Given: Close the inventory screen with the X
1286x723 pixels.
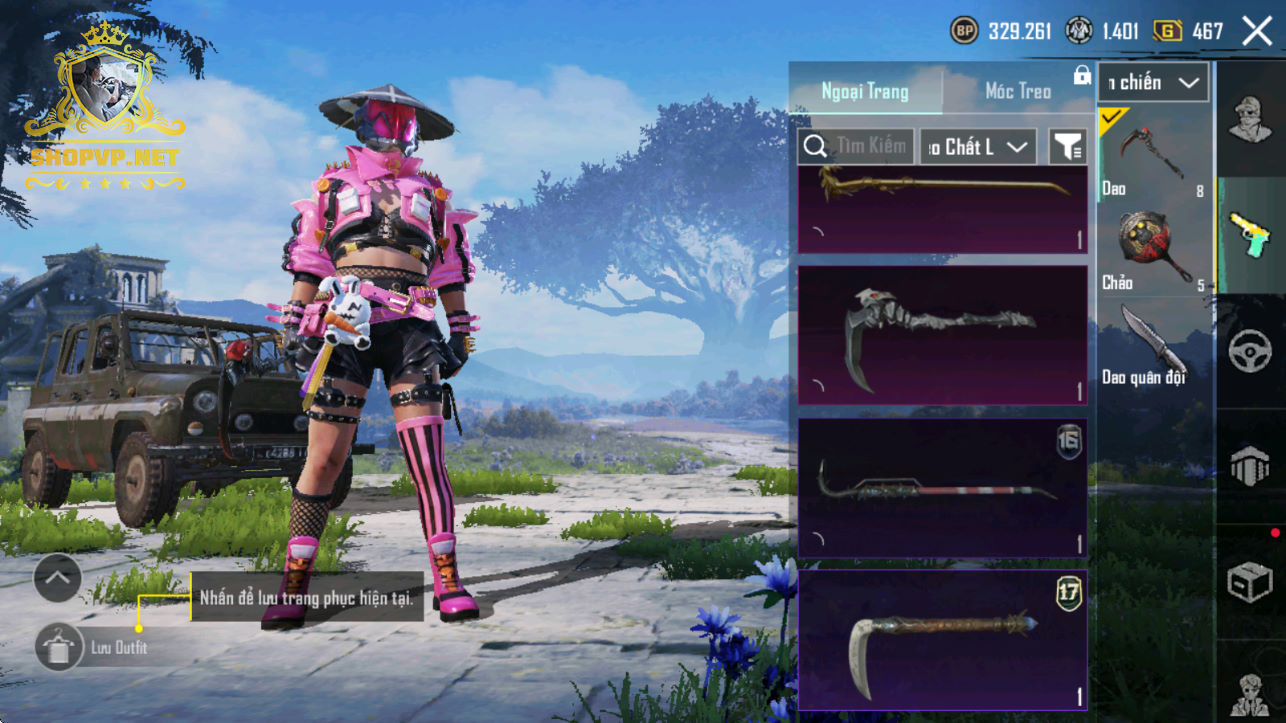Looking at the screenshot, I should [x=1257, y=31].
